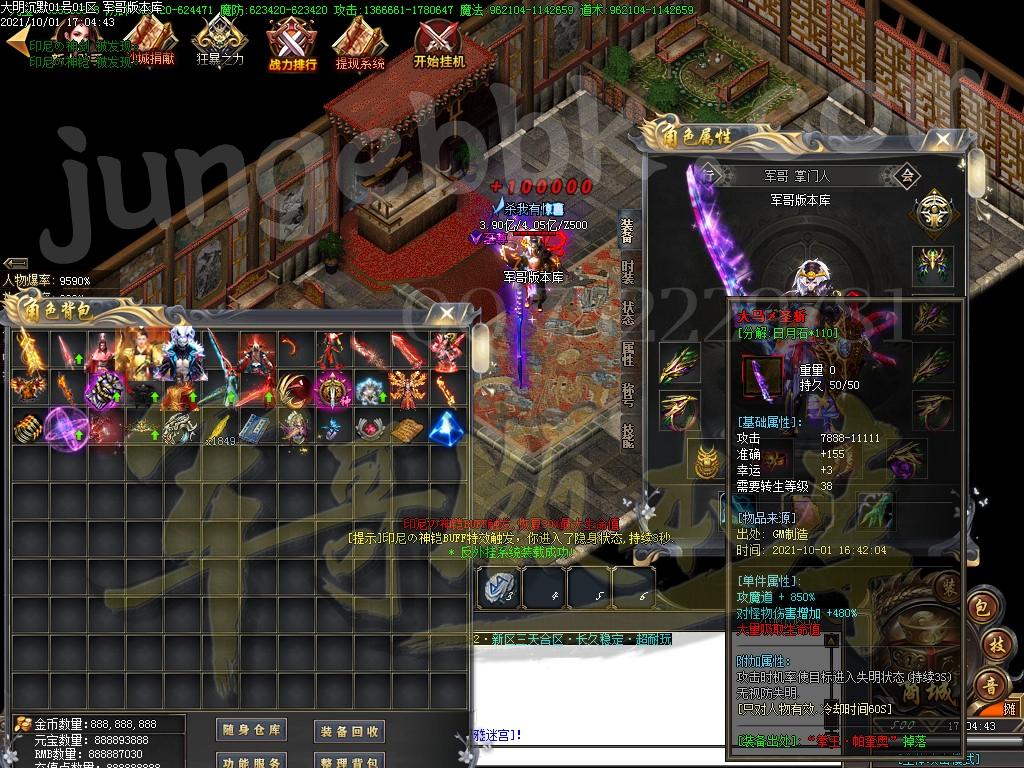Open 随身仓库 portable storage
The width and height of the screenshot is (1024, 768).
(251, 730)
